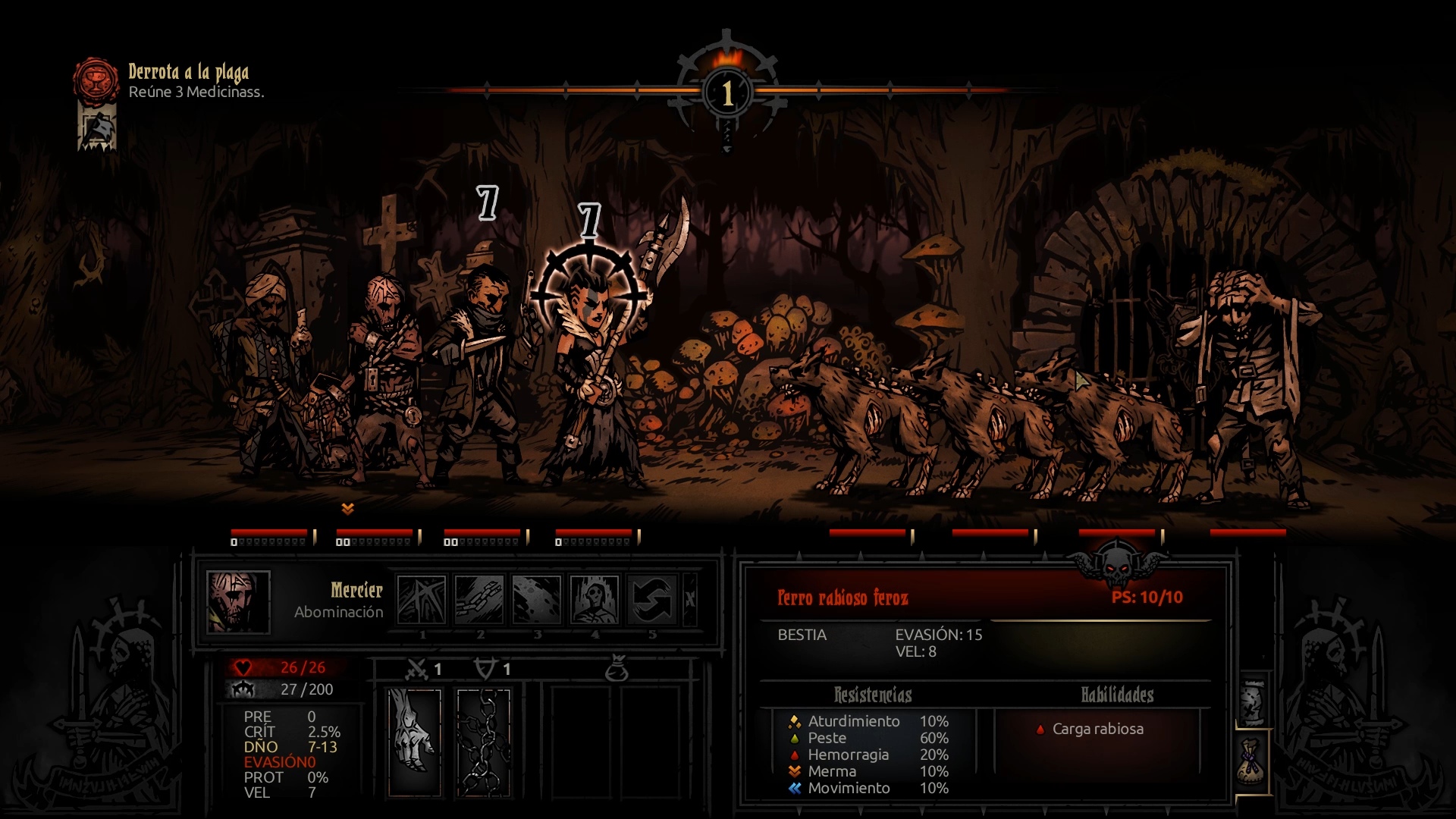Select the clawed hand trinket slot
The height and width of the screenshot is (819, 1456).
(415, 742)
